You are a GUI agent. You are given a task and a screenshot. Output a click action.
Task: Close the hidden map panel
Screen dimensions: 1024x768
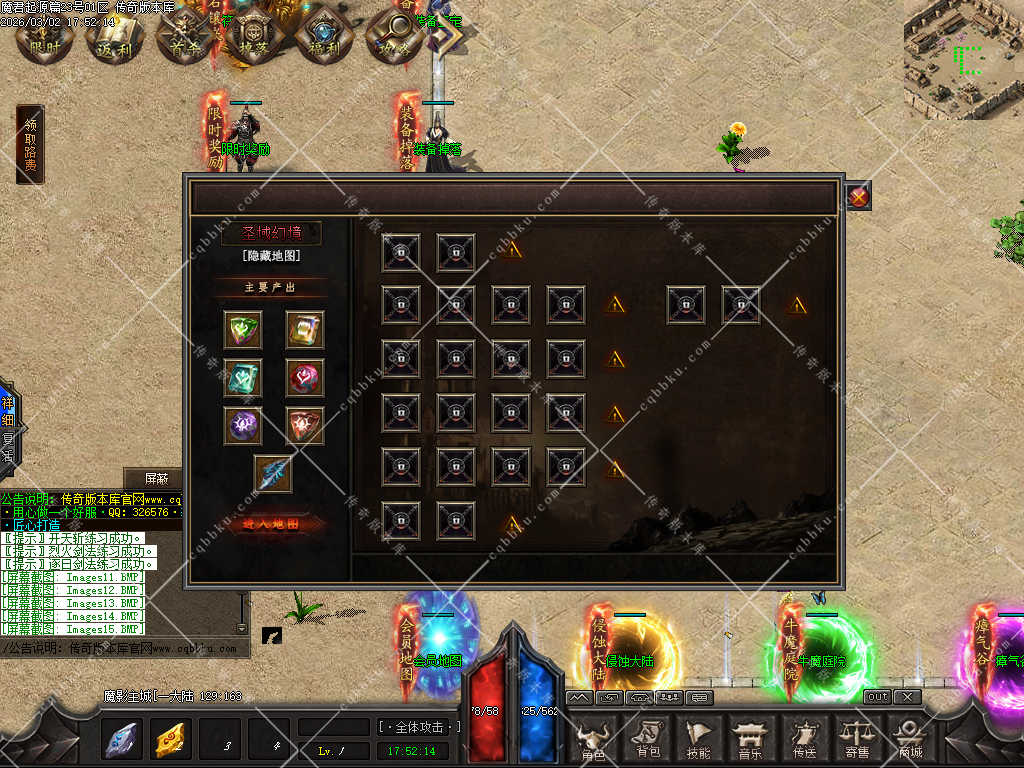pyautogui.click(x=858, y=197)
